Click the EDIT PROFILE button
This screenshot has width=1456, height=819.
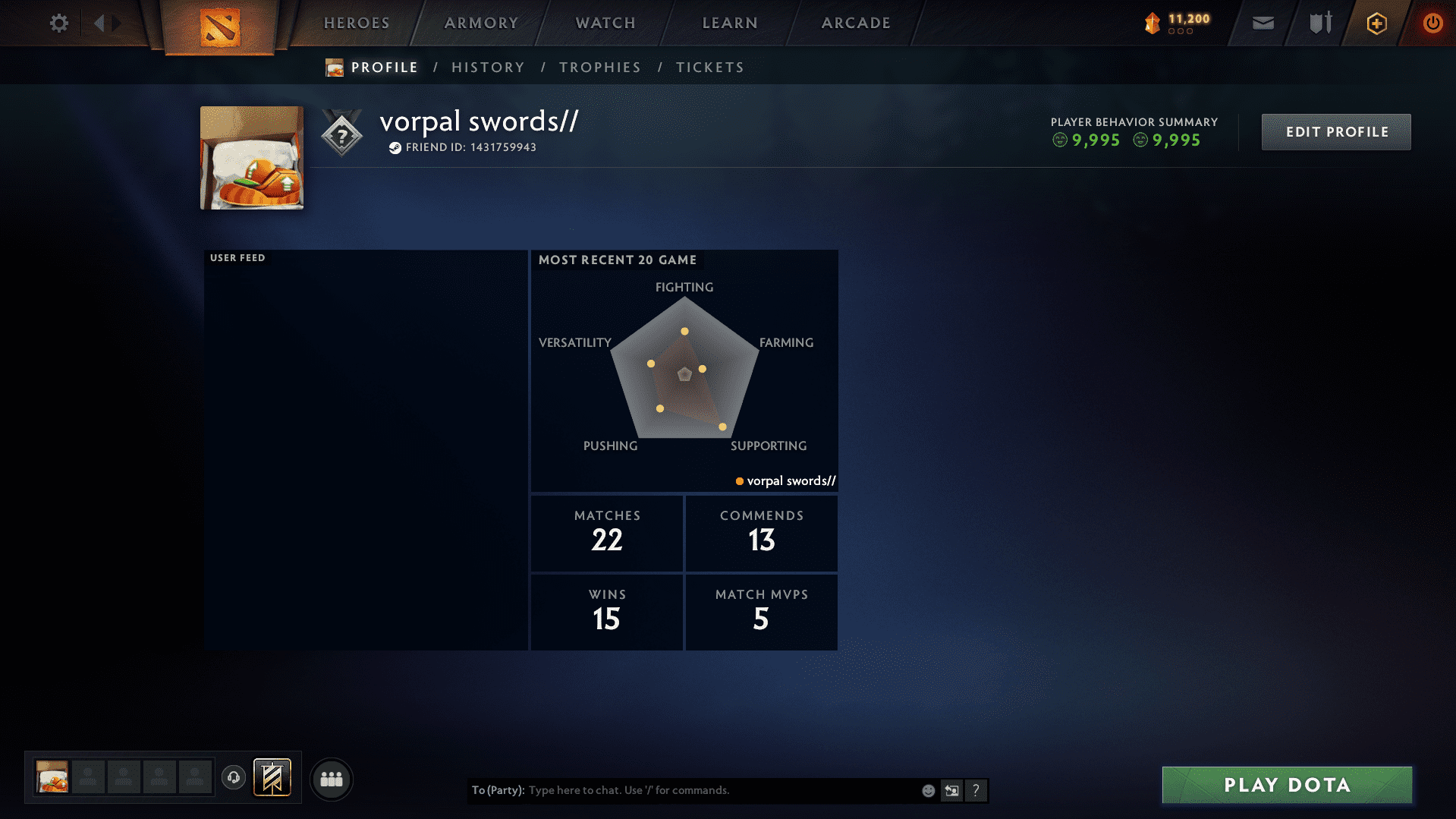click(x=1335, y=131)
